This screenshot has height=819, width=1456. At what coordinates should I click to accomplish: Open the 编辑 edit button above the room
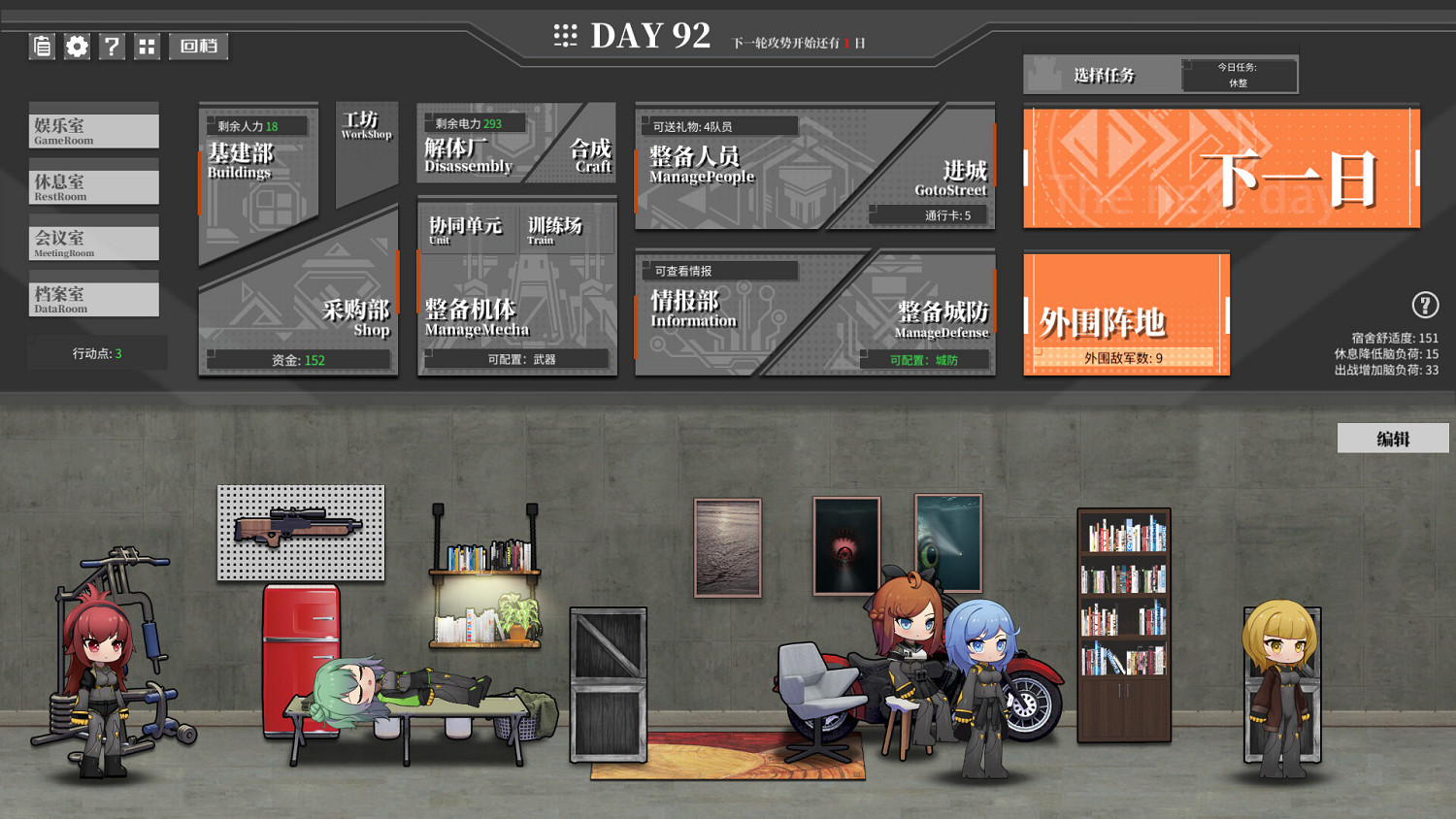[1393, 438]
